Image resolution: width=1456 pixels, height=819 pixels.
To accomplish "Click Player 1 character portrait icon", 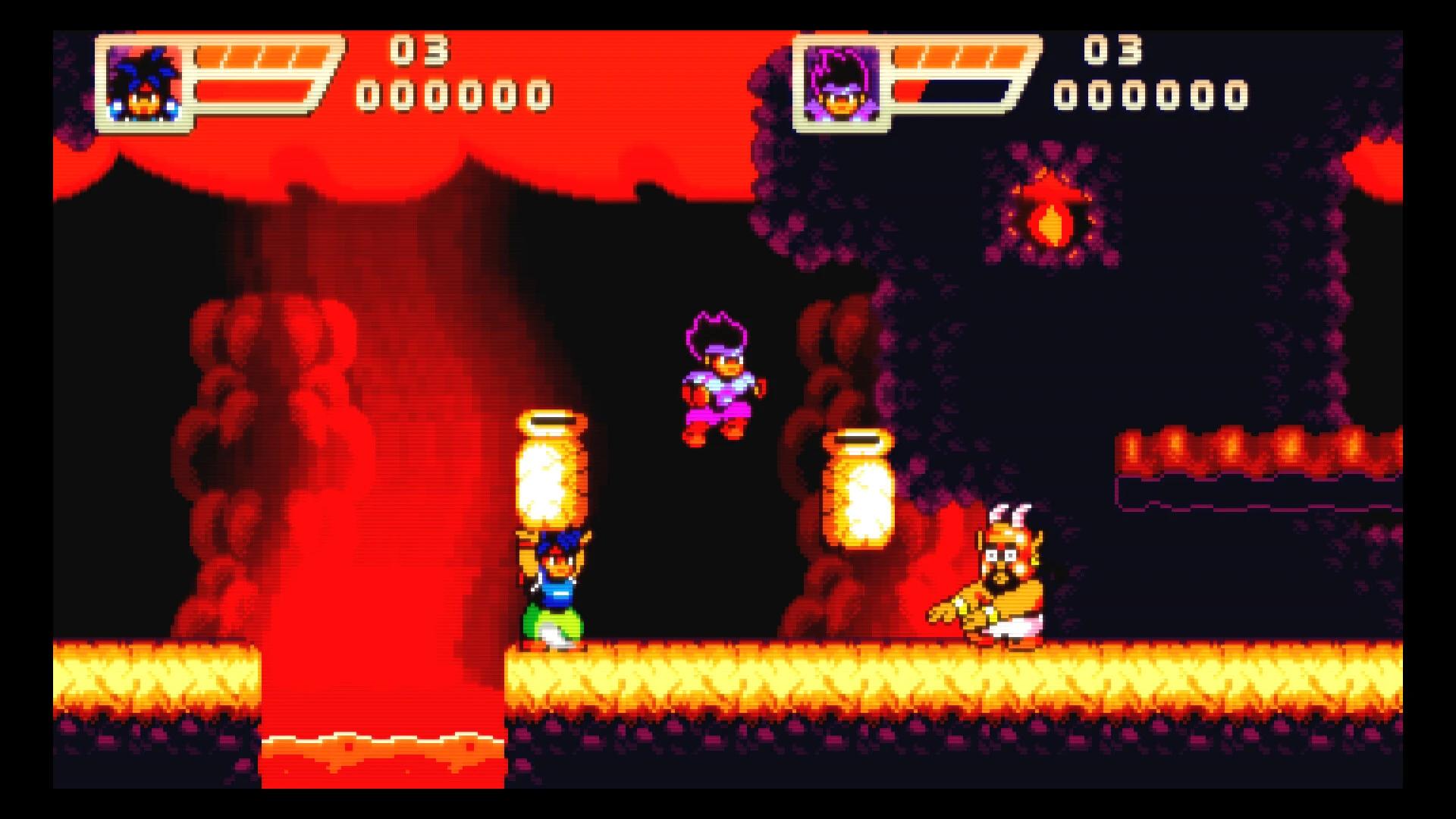I will pyautogui.click(x=146, y=83).
